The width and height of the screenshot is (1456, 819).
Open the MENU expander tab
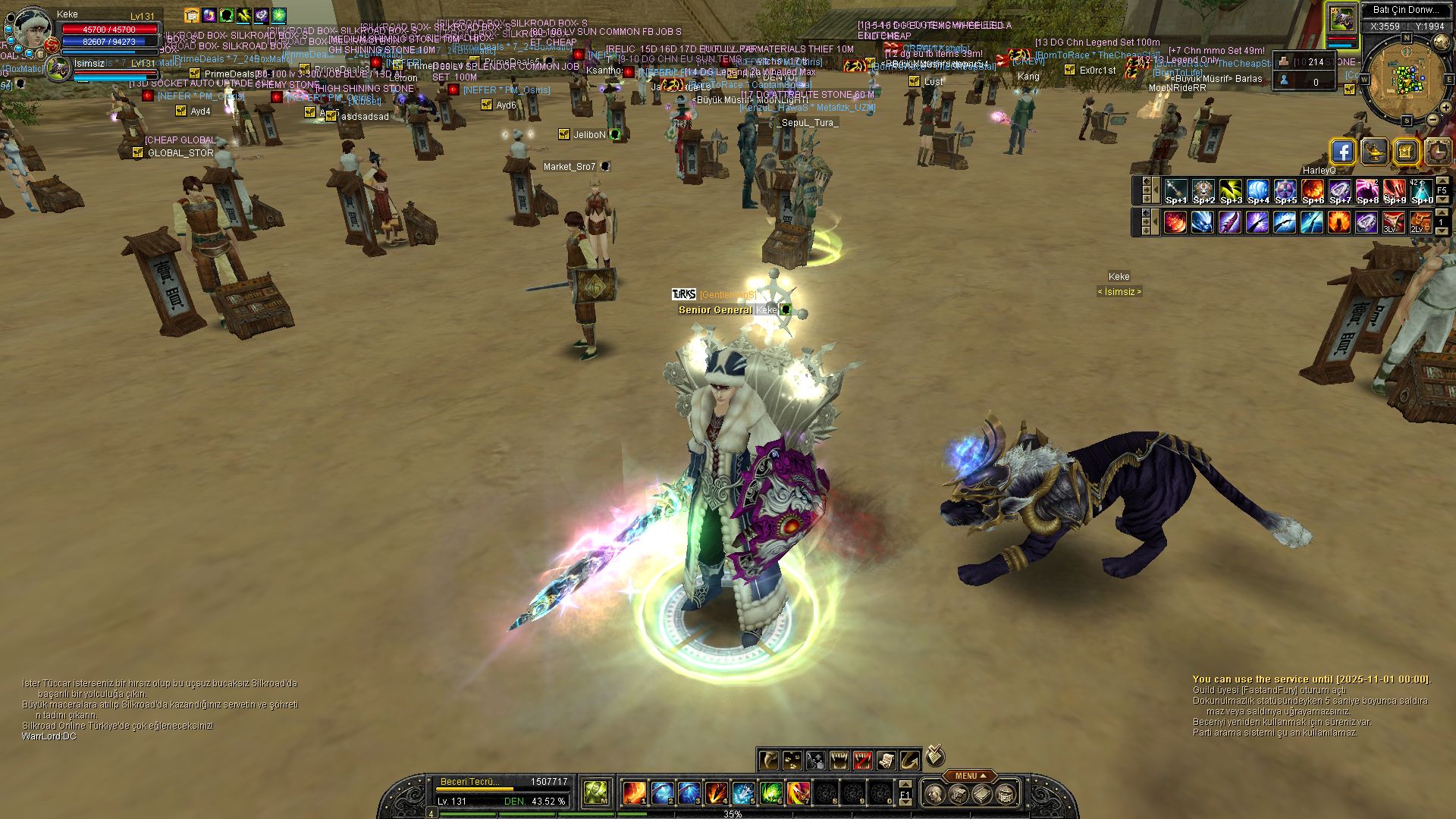970,776
